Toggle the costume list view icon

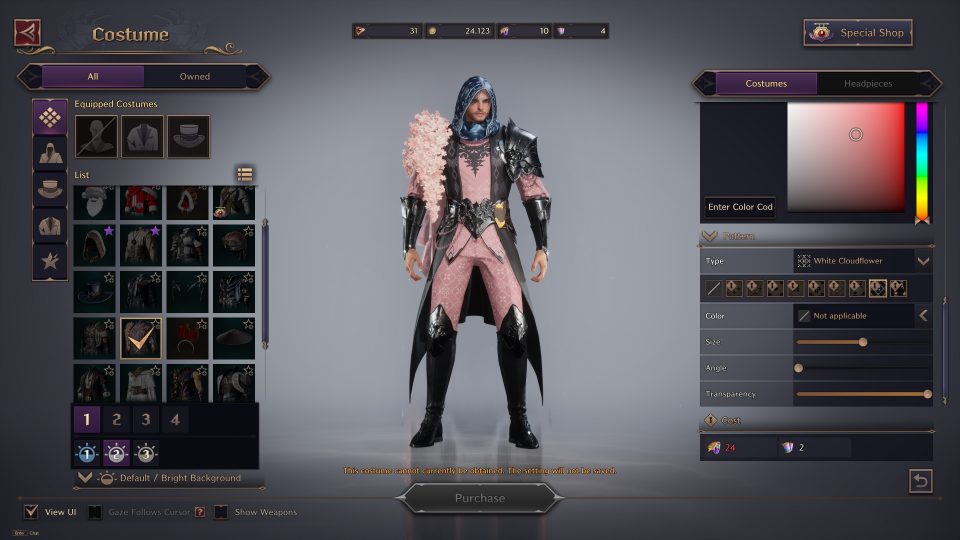coord(245,174)
